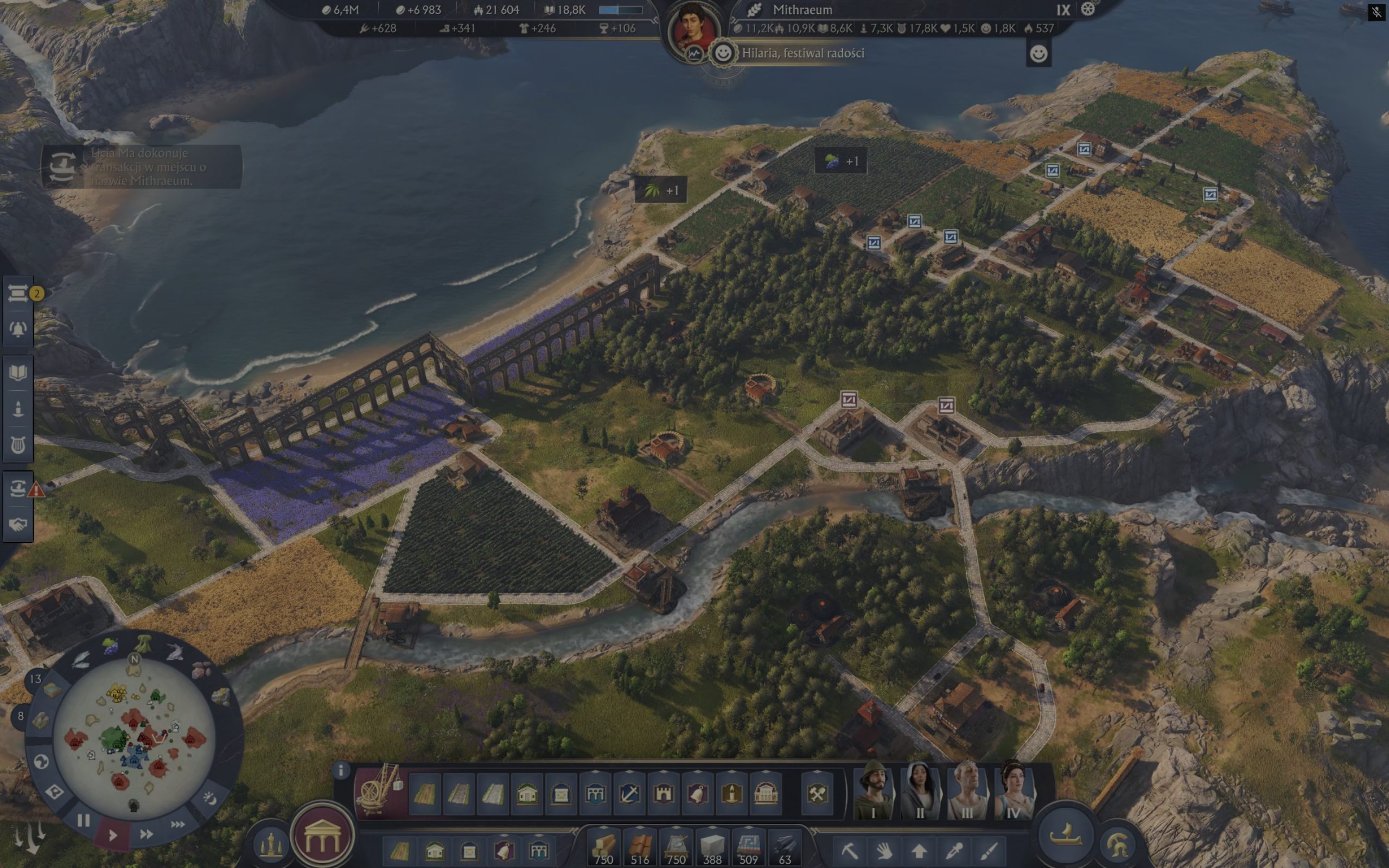The width and height of the screenshot is (1389, 868).
Task: Open the trade routes ship menu
Action: pyautogui.click(x=18, y=488)
